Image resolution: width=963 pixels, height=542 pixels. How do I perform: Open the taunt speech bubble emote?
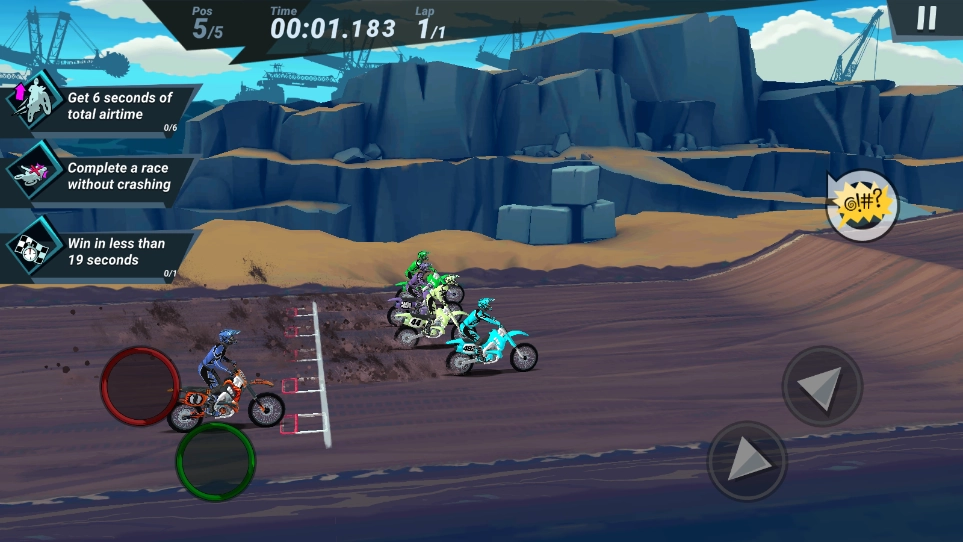tap(861, 206)
